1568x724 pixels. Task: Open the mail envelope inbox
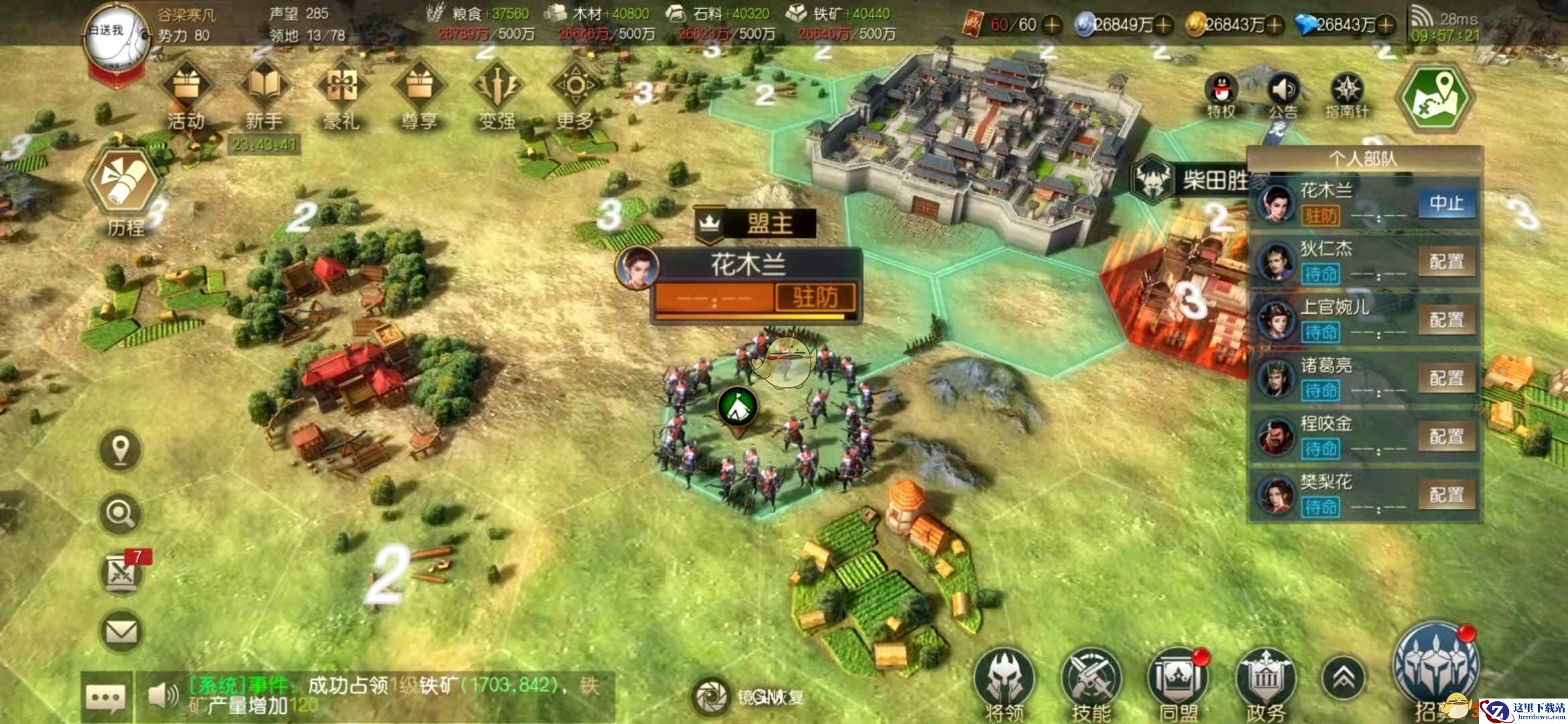coord(121,631)
